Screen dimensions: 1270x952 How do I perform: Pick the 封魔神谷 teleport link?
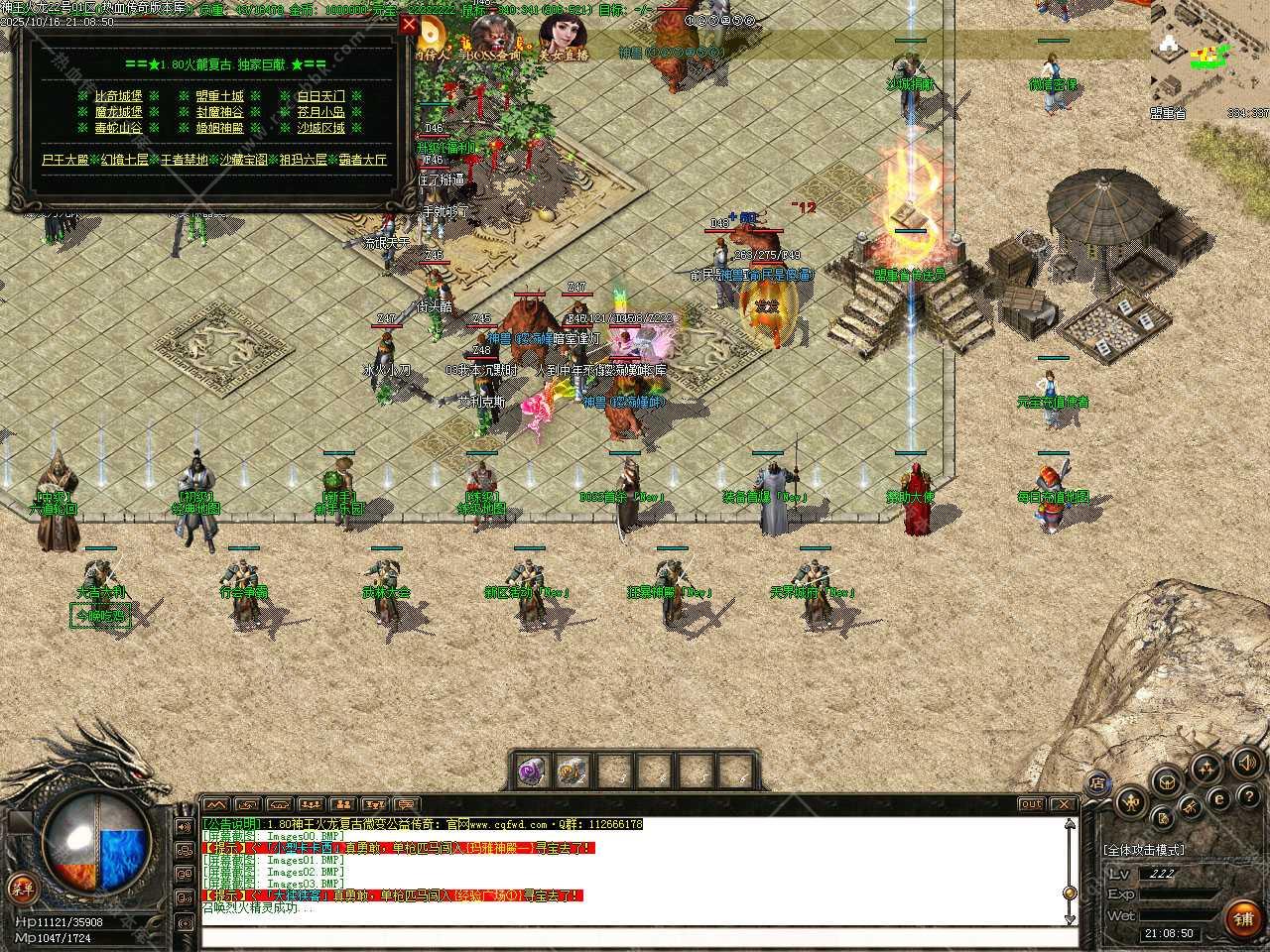[219, 112]
